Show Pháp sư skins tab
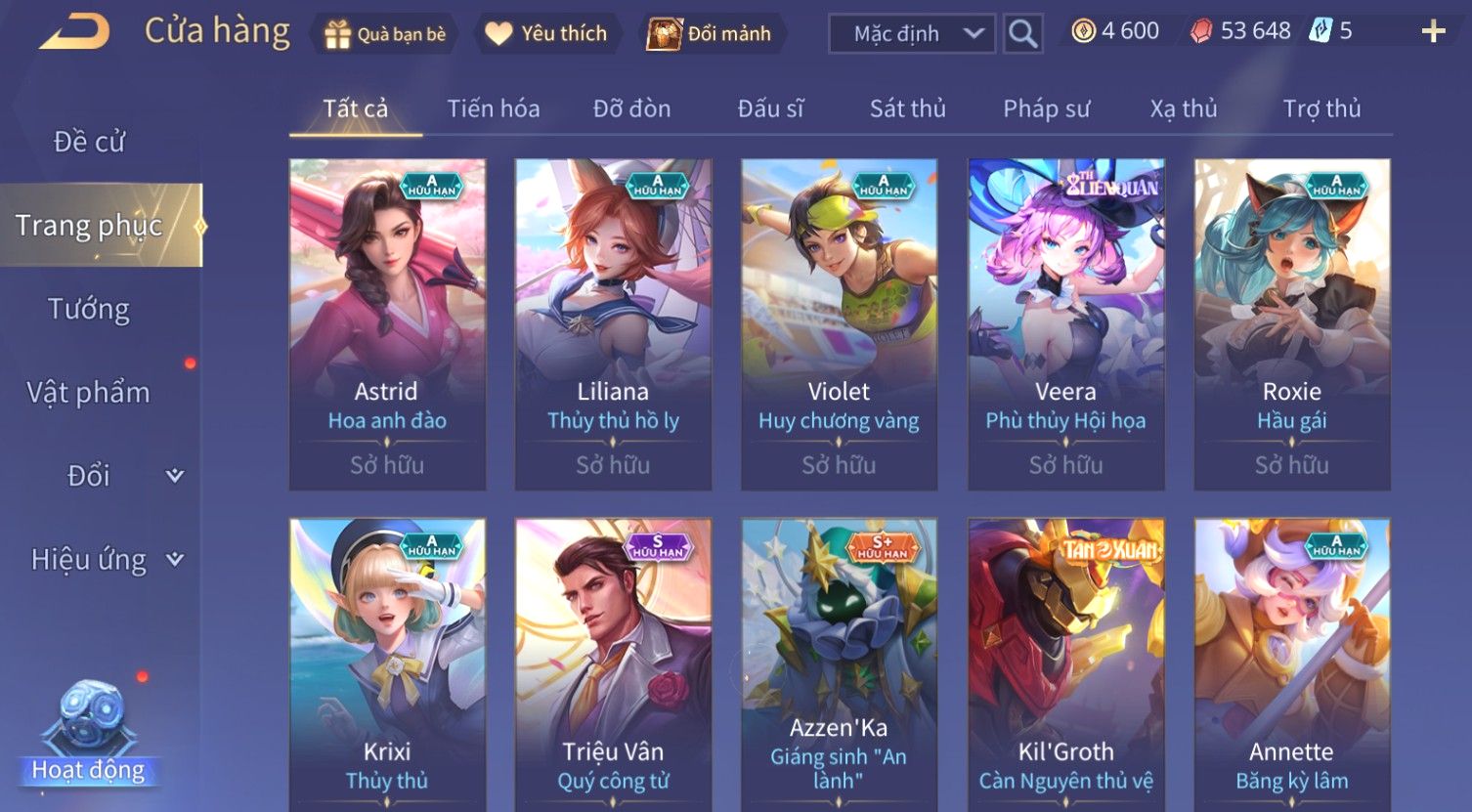The height and width of the screenshot is (812, 1472). [1046, 108]
